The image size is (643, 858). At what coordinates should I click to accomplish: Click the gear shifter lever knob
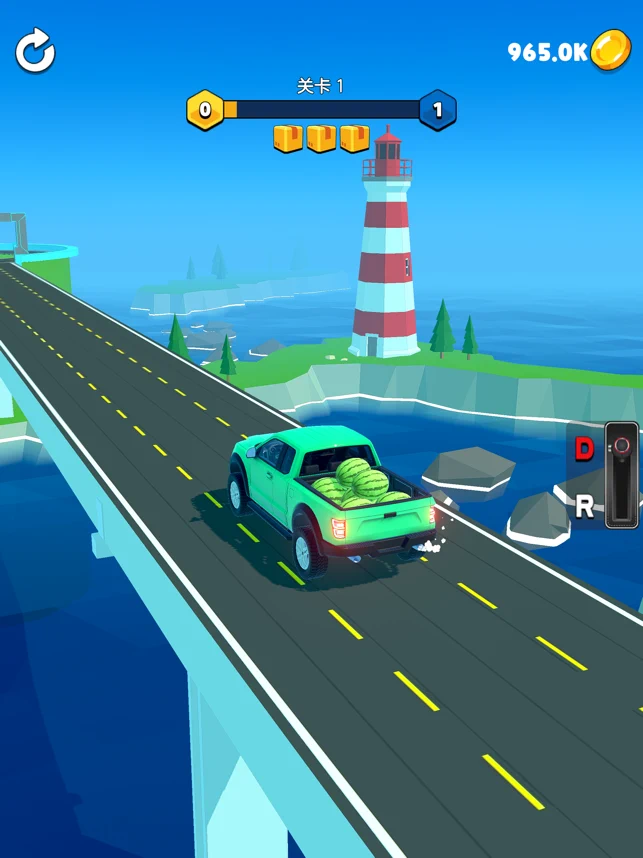pos(621,445)
